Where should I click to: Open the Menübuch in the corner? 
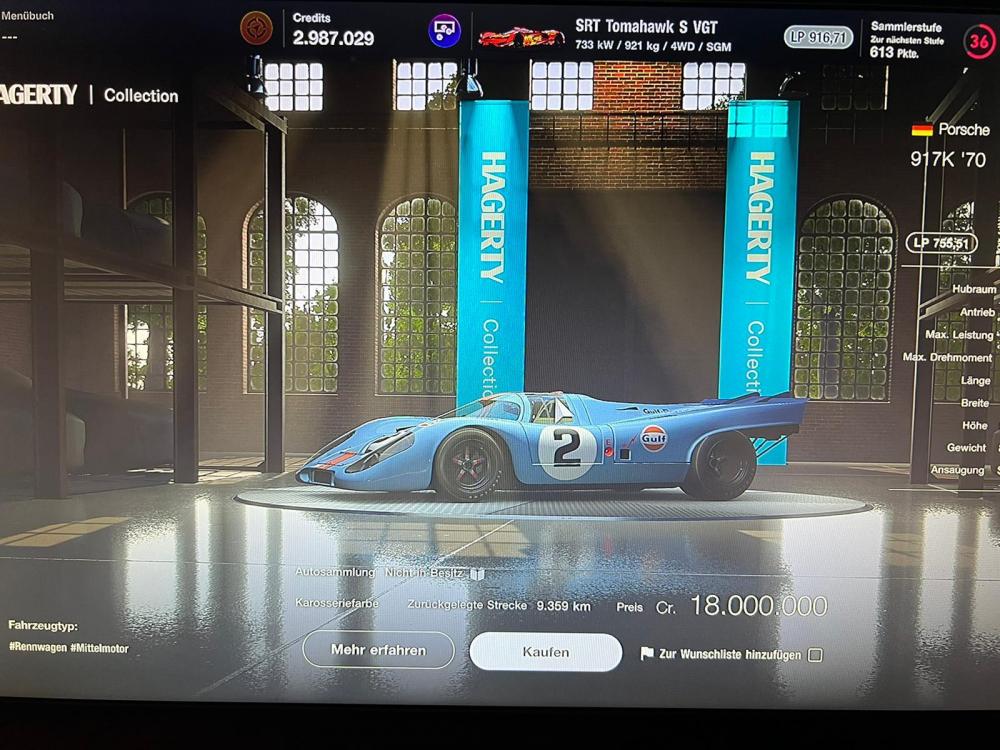[x=28, y=16]
